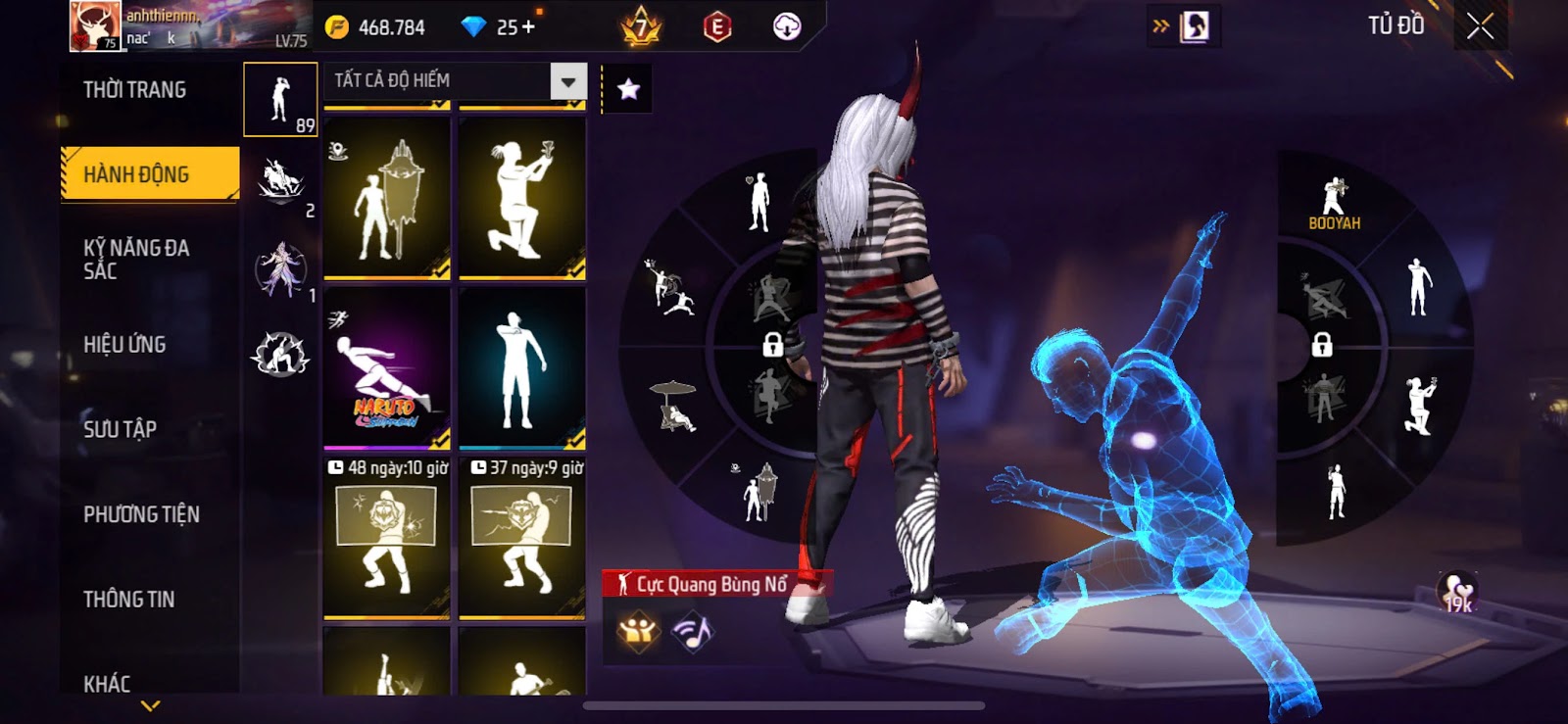Click the BOOYAH emote wheel slot
The width and height of the screenshot is (1568, 724).
click(1334, 204)
